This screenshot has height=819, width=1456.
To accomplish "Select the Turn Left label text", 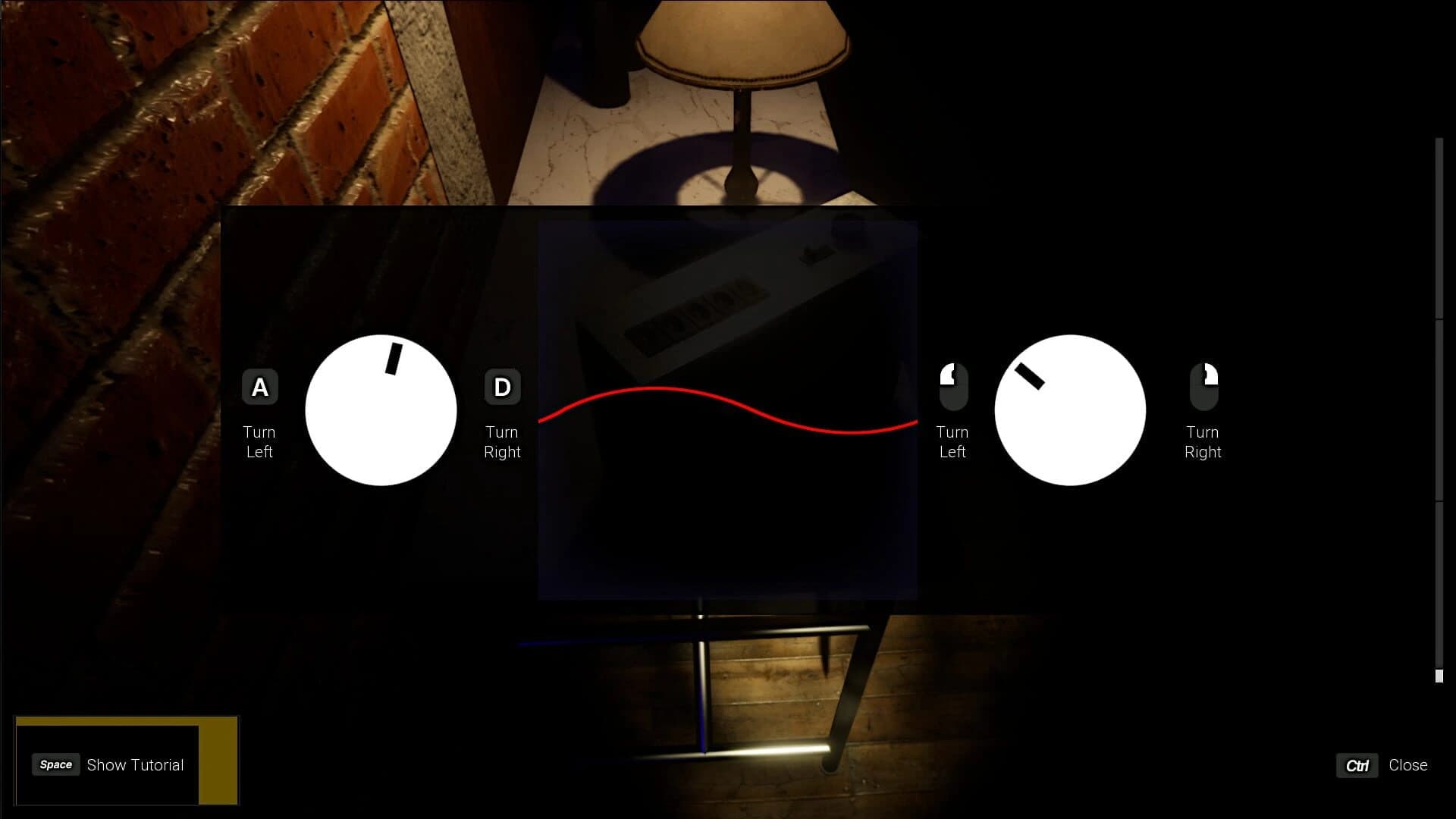I will 259,441.
